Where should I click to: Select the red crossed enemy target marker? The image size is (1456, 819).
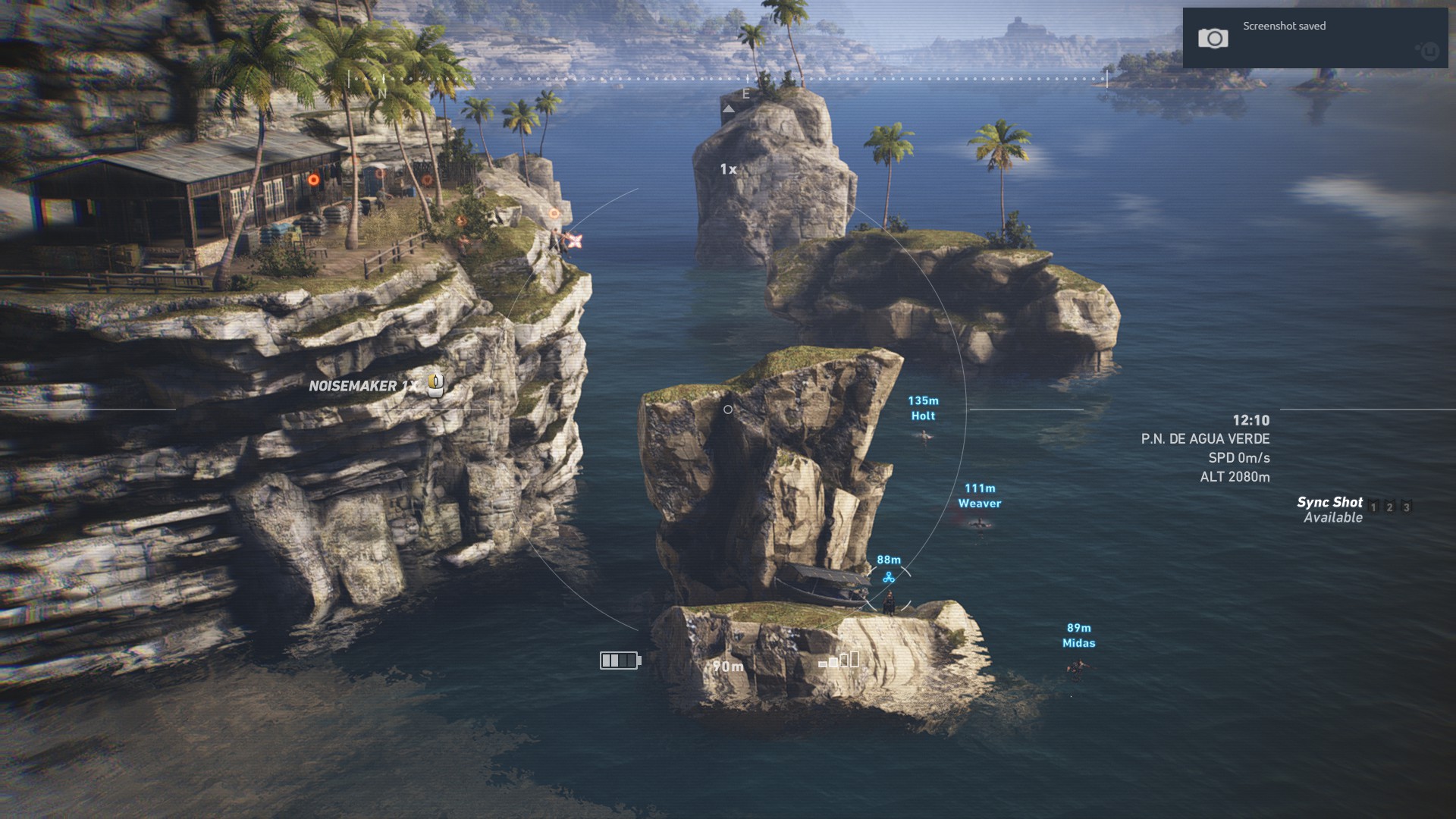(576, 241)
